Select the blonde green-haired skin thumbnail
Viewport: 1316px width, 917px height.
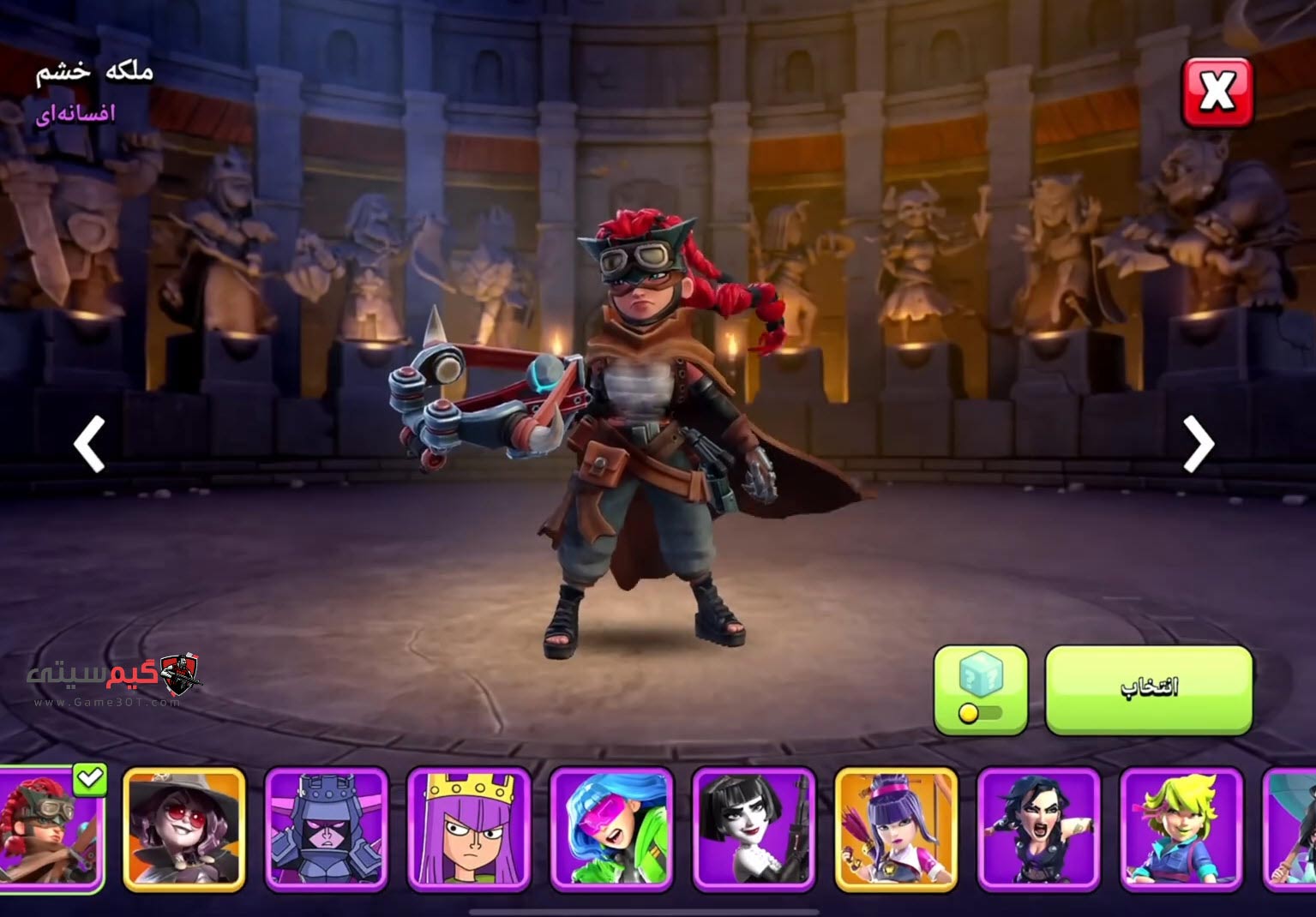click(1181, 828)
